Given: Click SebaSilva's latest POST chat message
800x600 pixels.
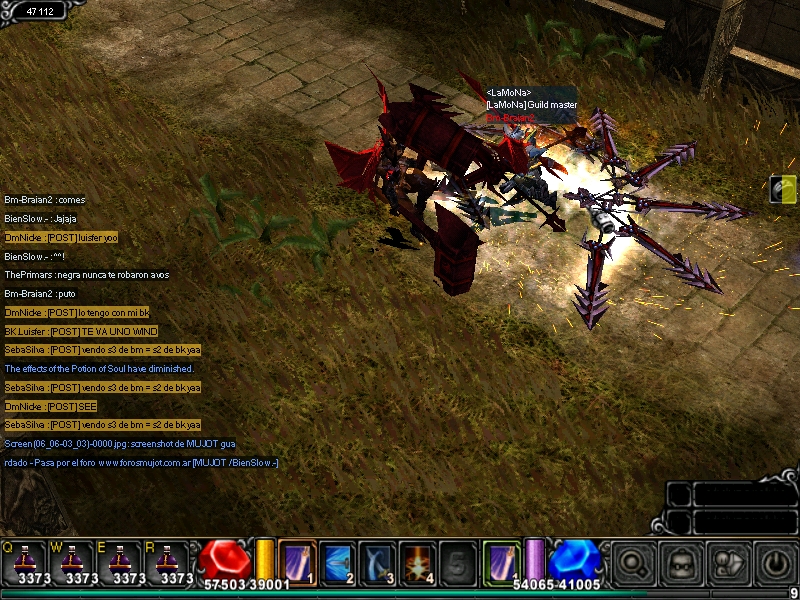Looking at the screenshot, I should (x=102, y=425).
